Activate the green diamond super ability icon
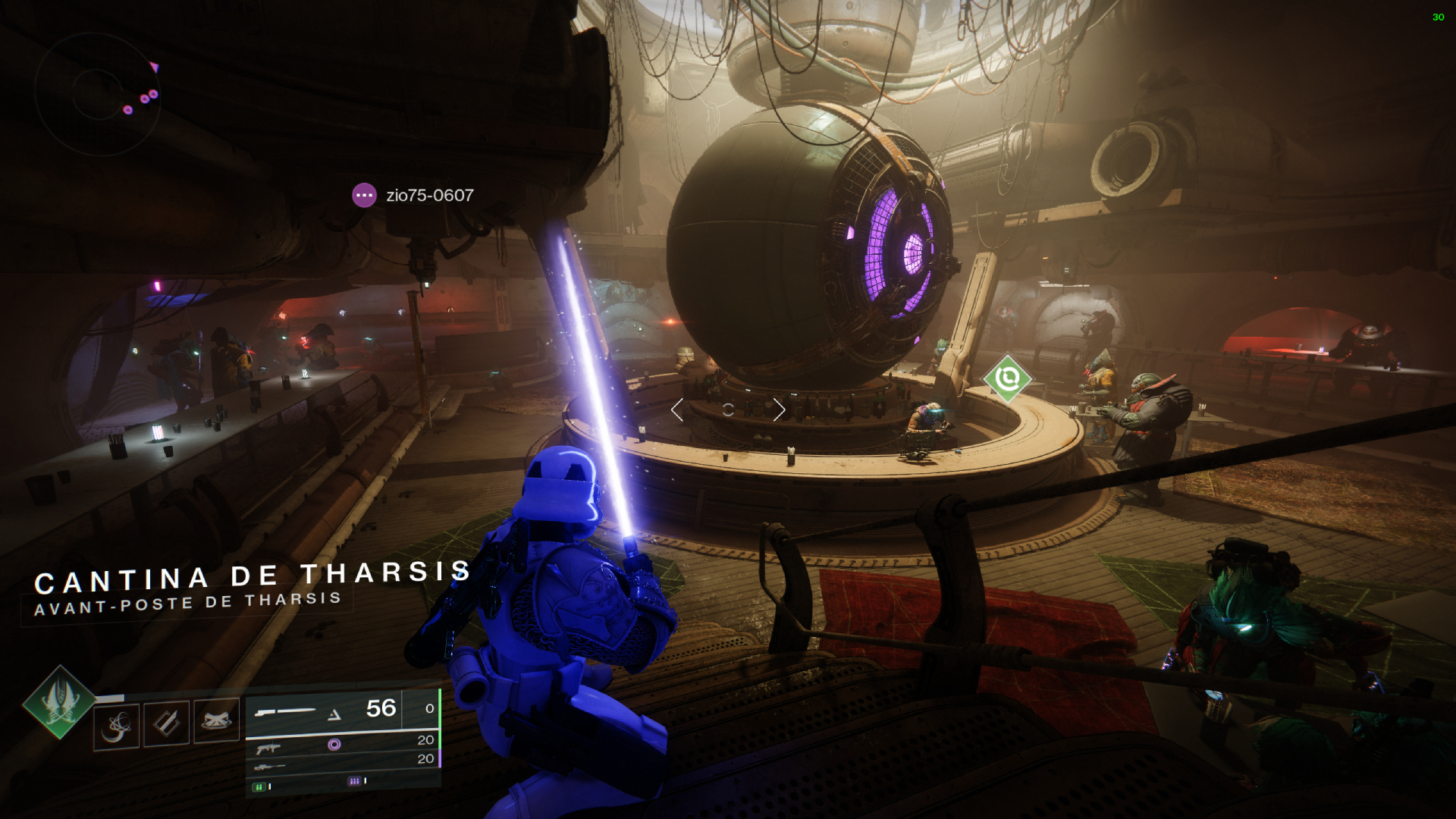Image resolution: width=1456 pixels, height=819 pixels. point(59,701)
